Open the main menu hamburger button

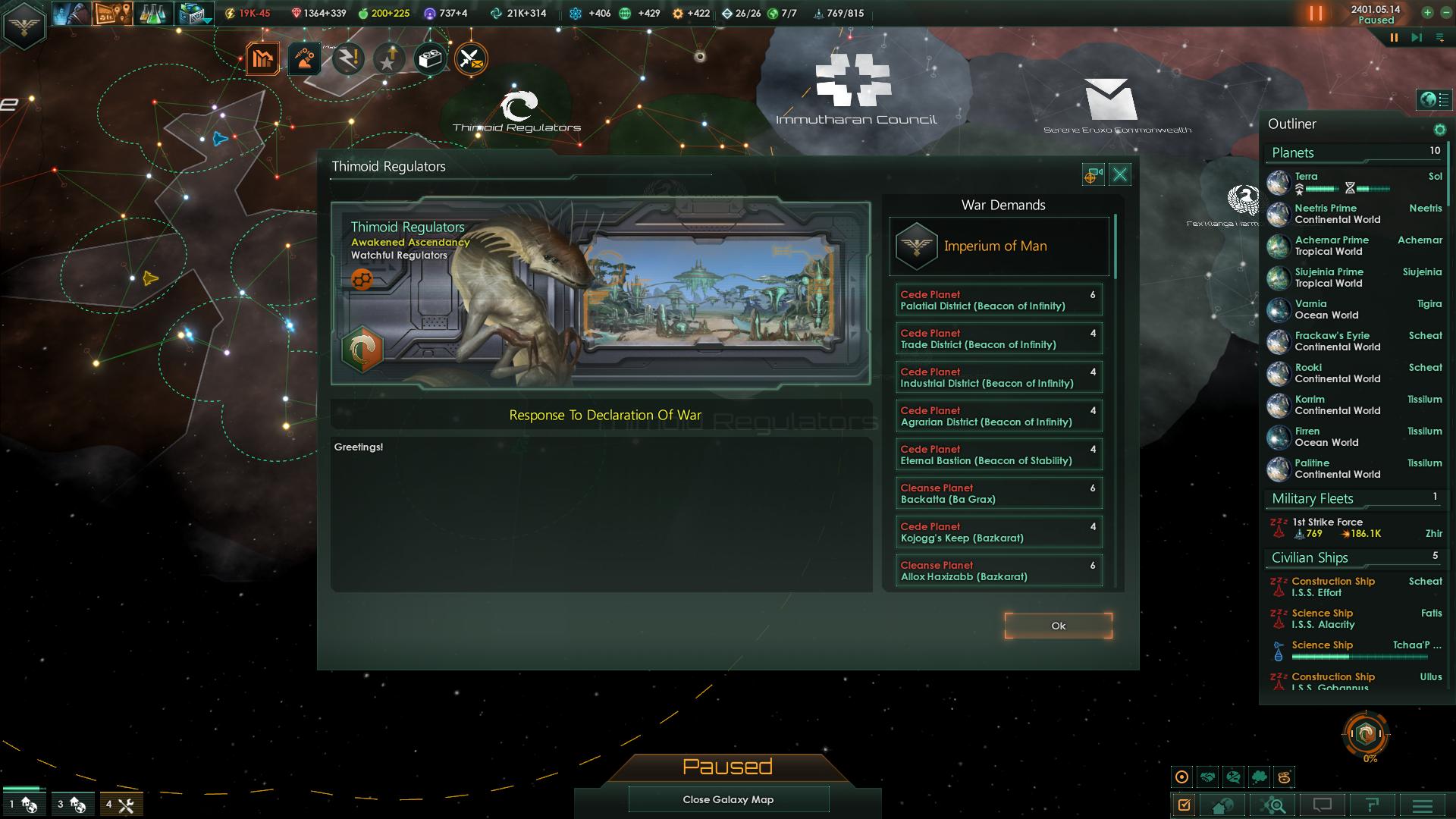(x=1422, y=805)
